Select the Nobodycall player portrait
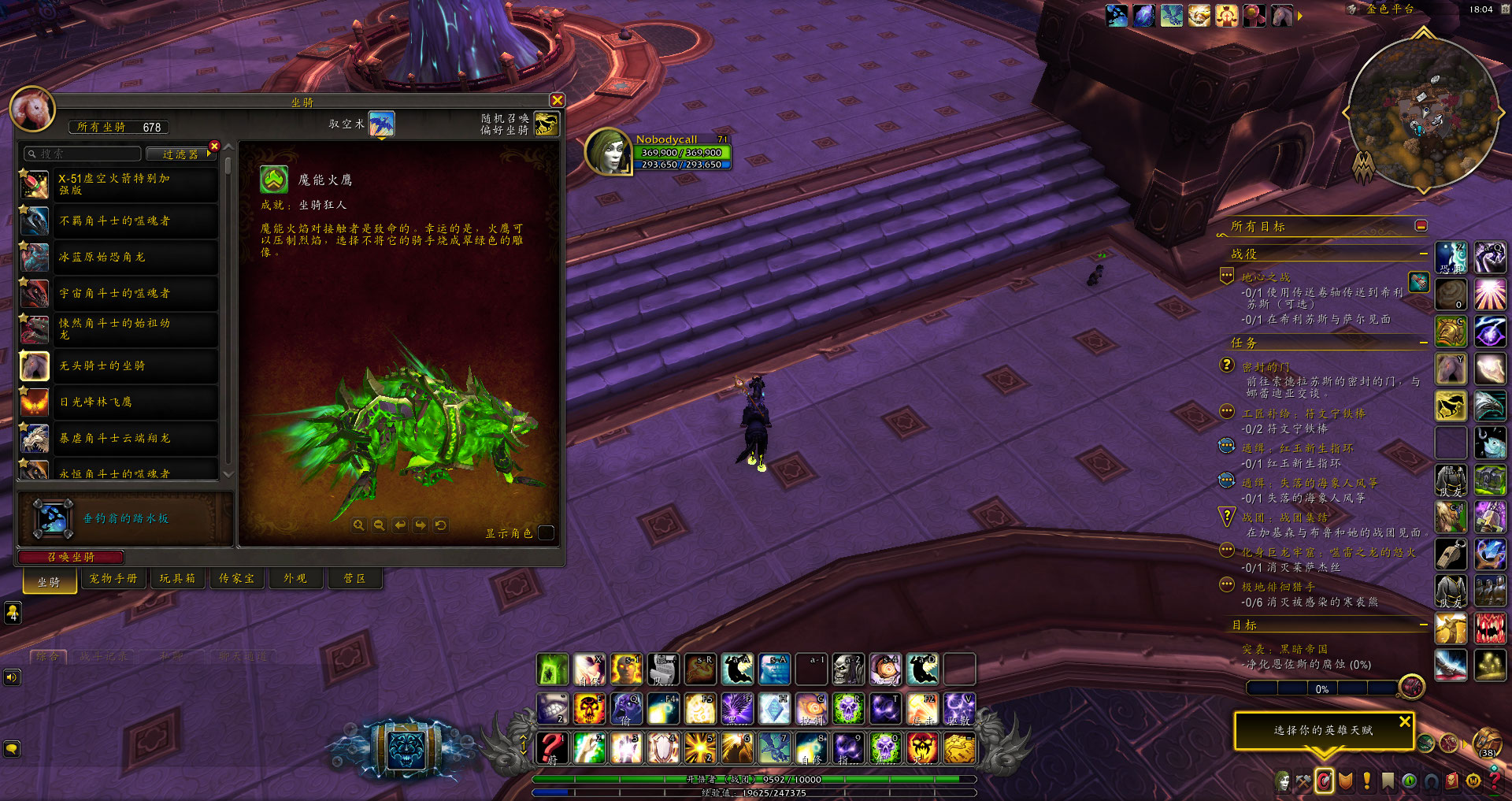Viewport: 1512px width, 801px height. (609, 151)
